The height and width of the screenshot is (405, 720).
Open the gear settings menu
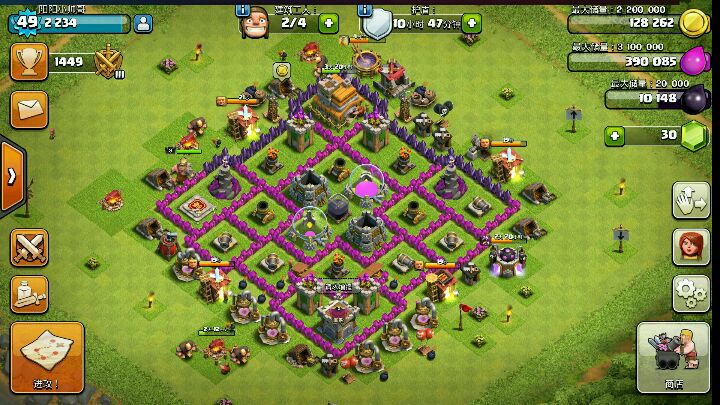click(x=690, y=292)
